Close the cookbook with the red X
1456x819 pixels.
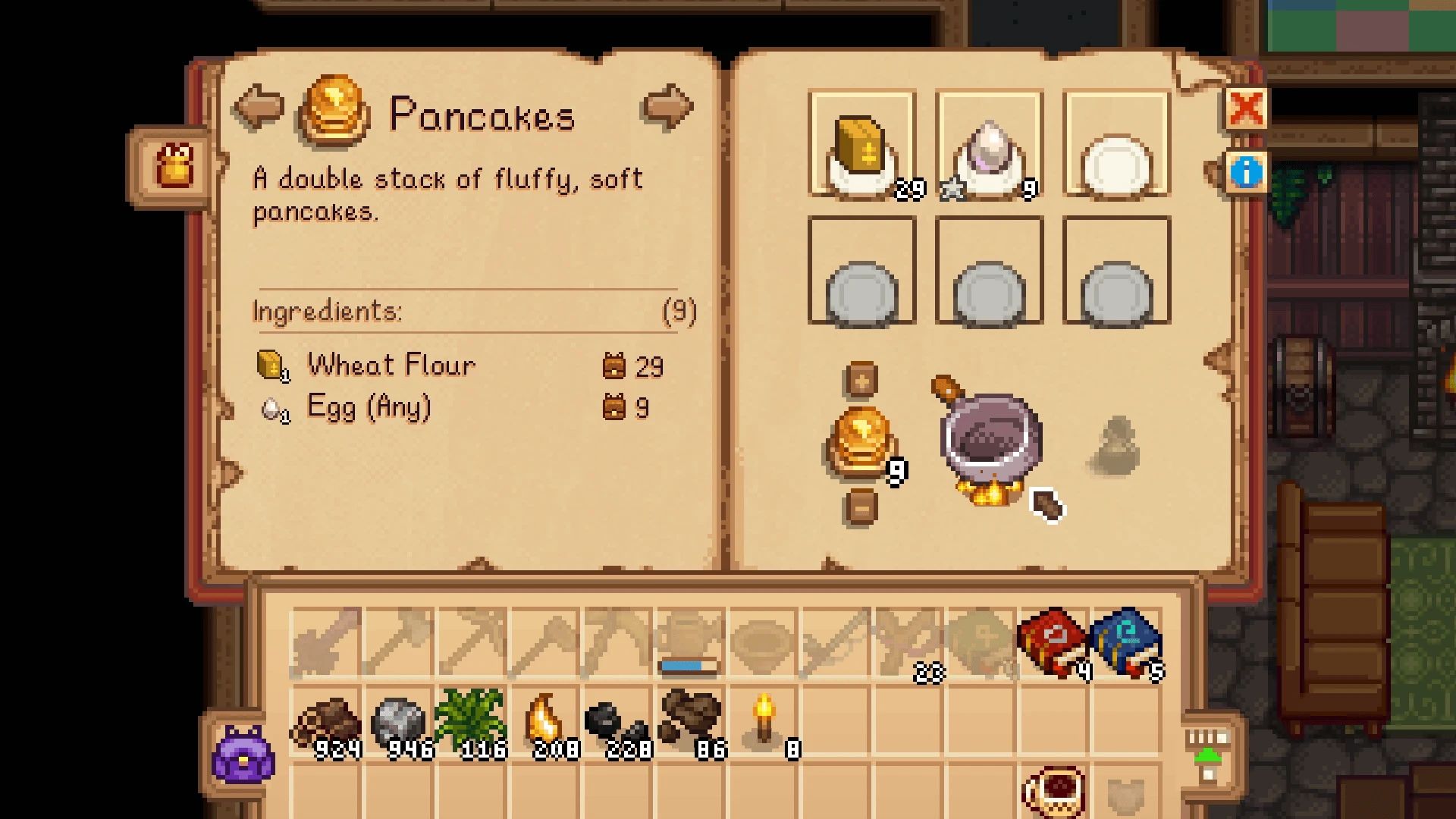coord(1247,108)
